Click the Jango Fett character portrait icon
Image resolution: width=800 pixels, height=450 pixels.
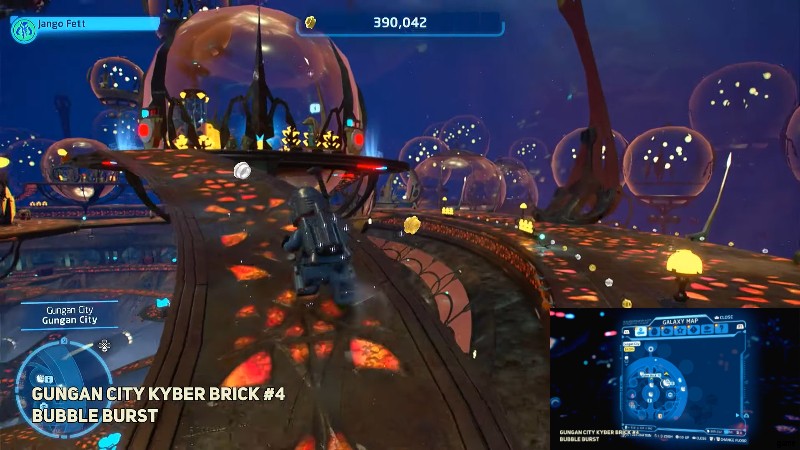[24, 29]
